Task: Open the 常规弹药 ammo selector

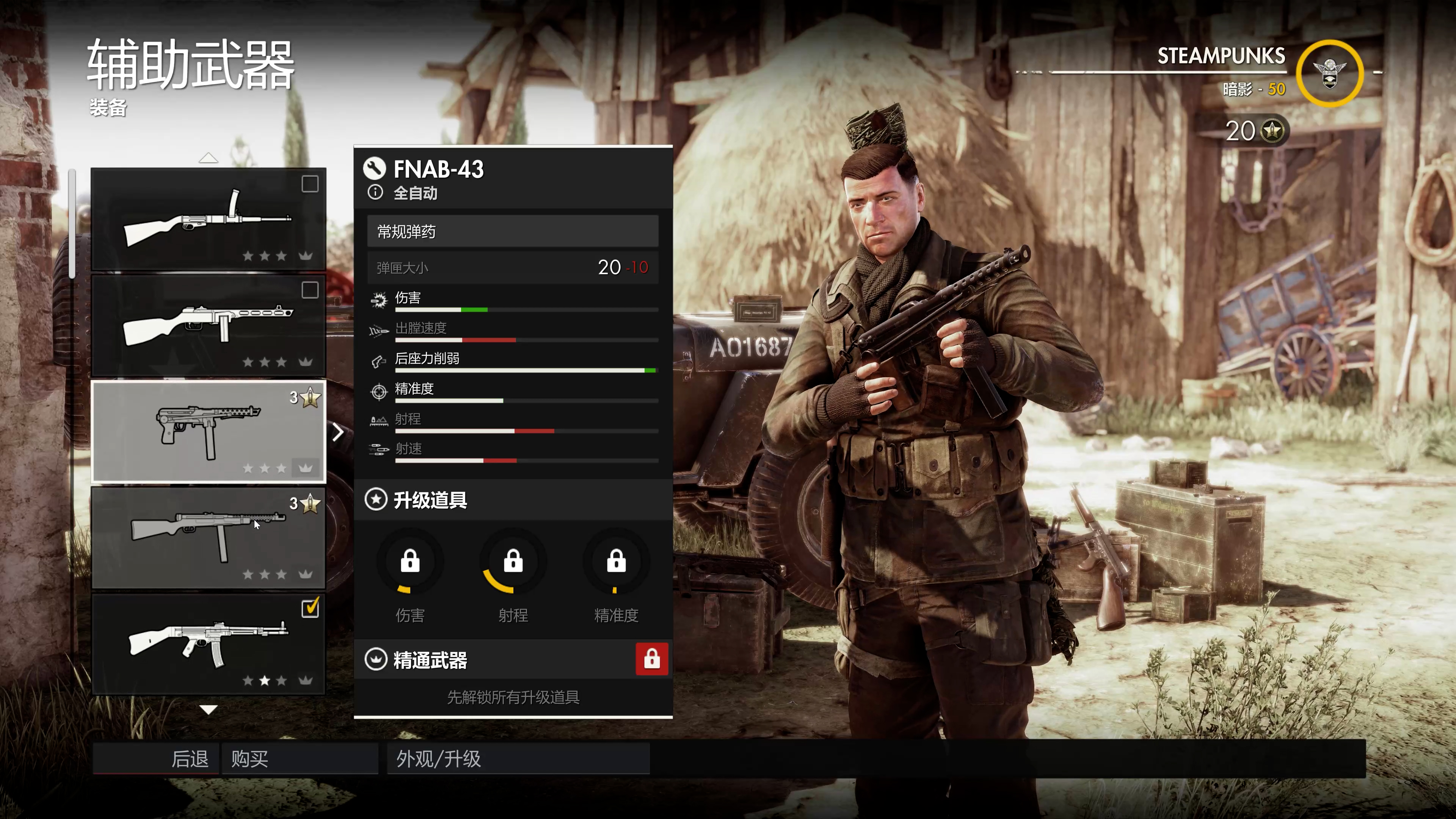Action: click(x=512, y=231)
